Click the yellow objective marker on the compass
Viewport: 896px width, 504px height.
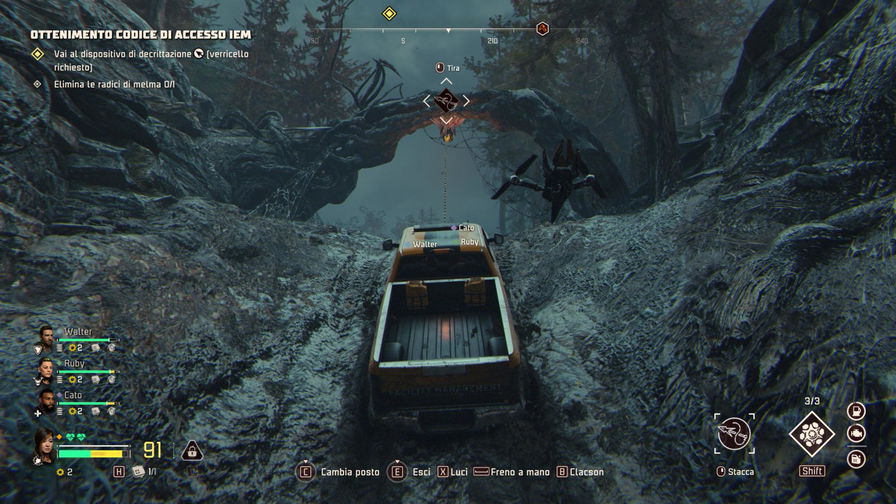[389, 13]
